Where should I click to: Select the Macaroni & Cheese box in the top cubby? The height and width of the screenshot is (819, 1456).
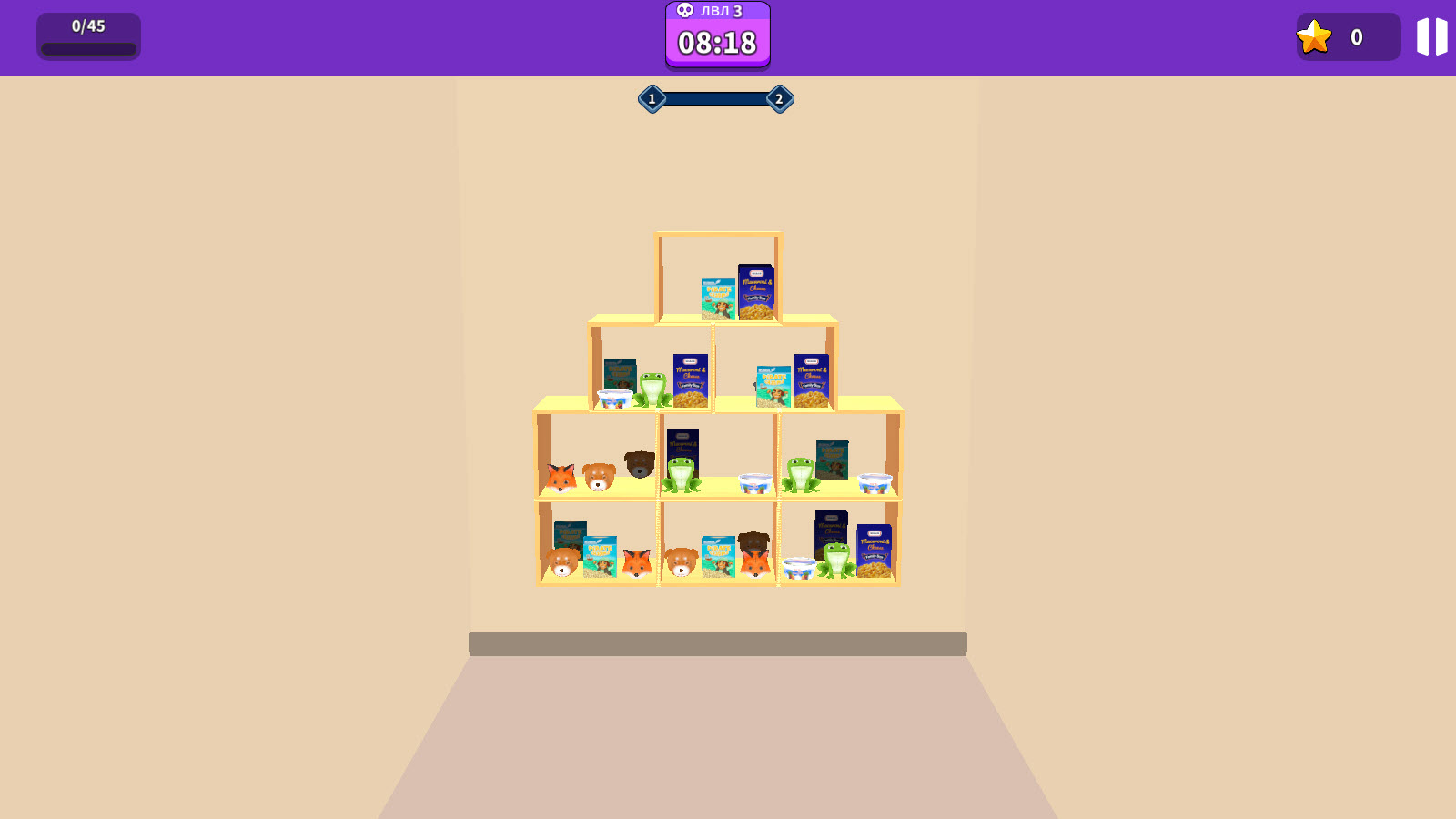point(756,291)
